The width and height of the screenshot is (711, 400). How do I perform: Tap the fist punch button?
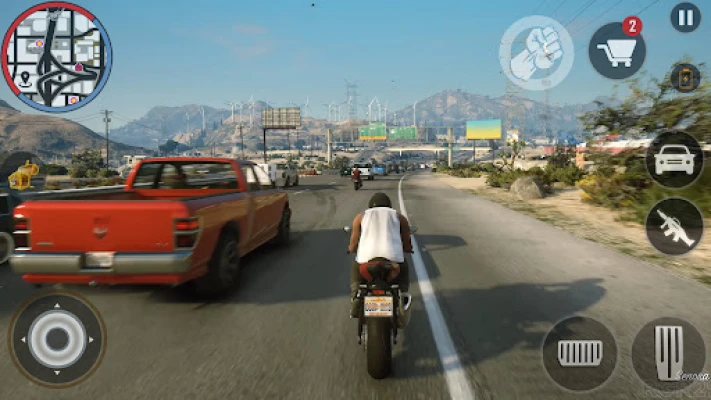point(536,52)
